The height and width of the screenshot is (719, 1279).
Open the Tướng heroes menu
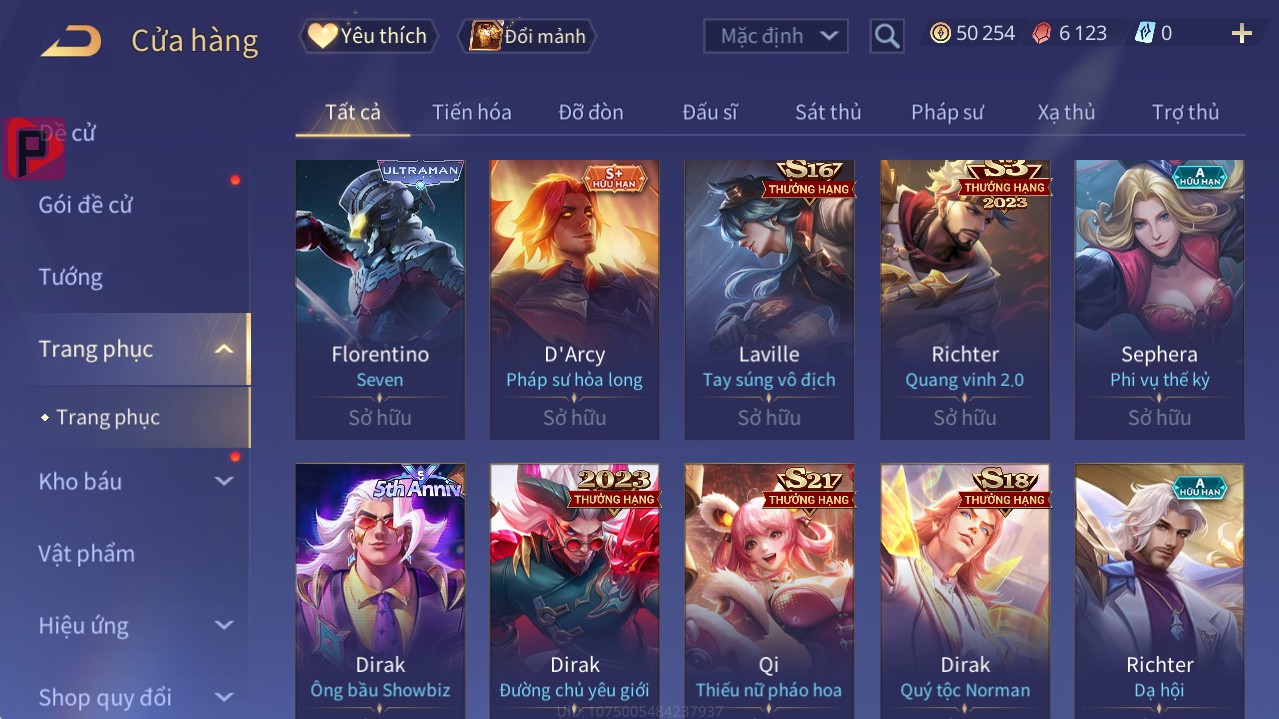tap(71, 277)
